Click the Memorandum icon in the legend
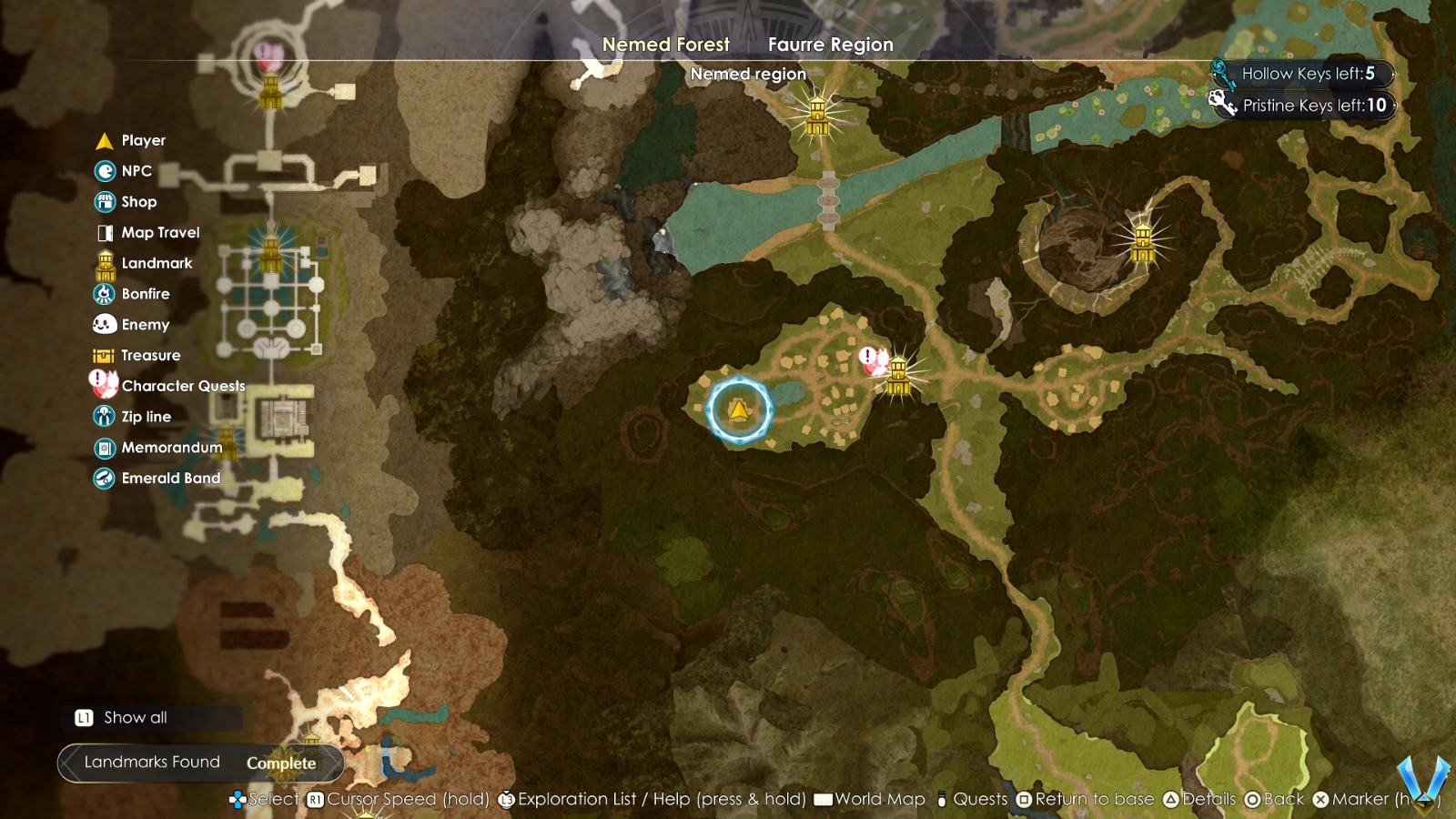1456x819 pixels. pyautogui.click(x=104, y=447)
